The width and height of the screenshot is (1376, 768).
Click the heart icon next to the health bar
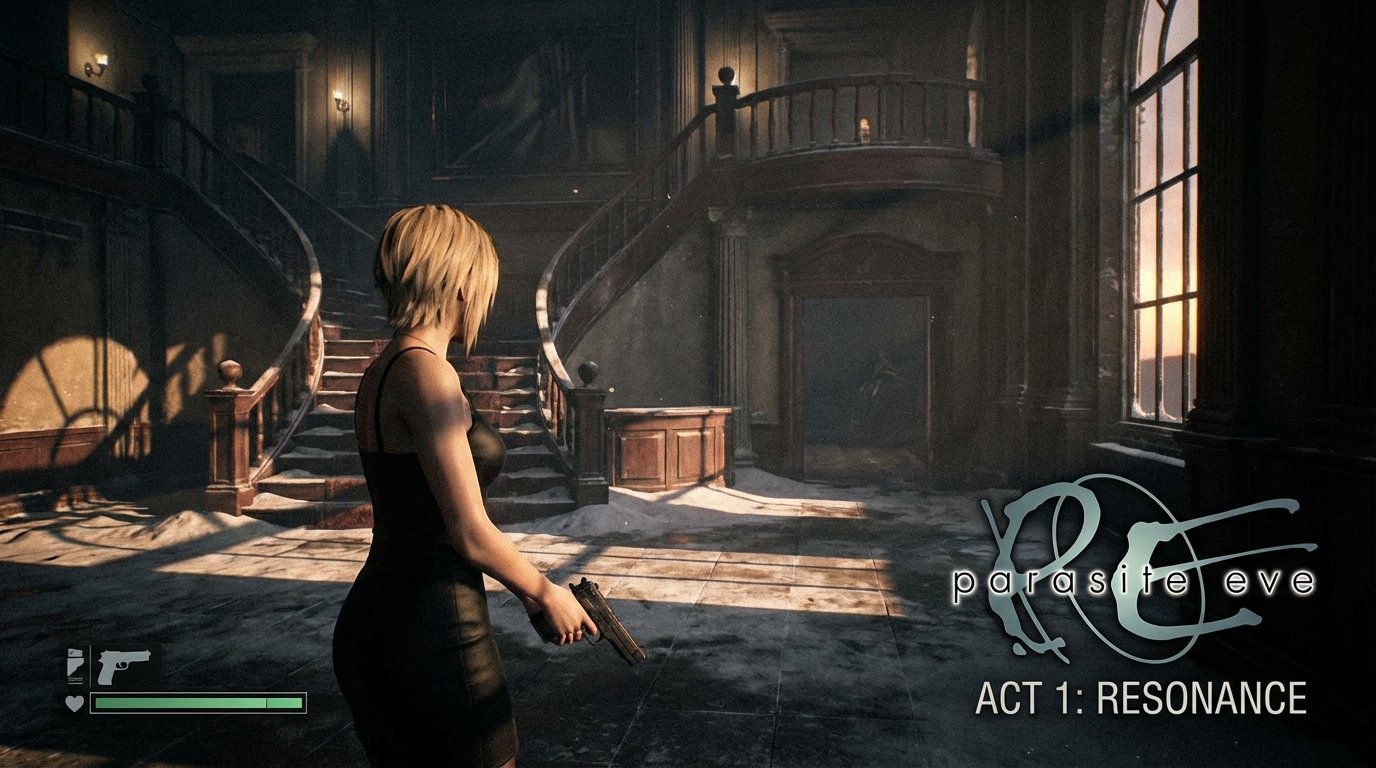click(x=73, y=702)
